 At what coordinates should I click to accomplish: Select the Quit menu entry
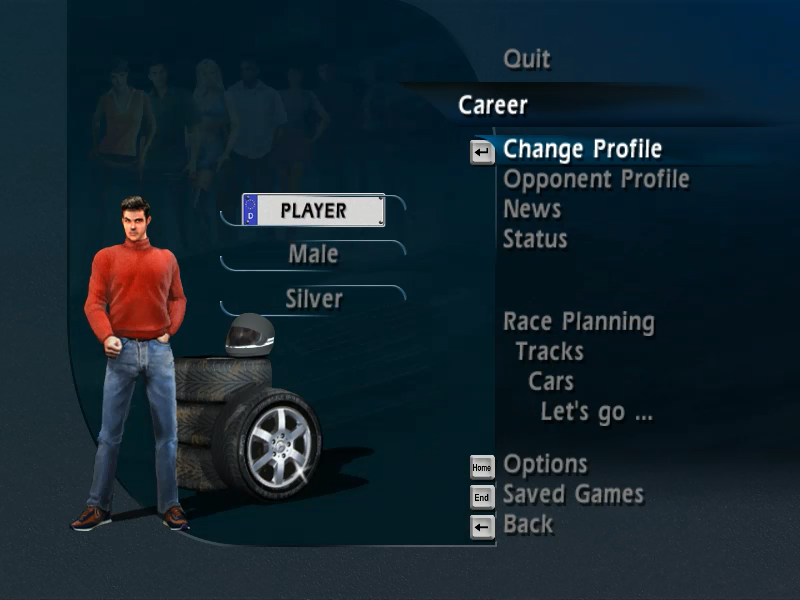pos(527,59)
